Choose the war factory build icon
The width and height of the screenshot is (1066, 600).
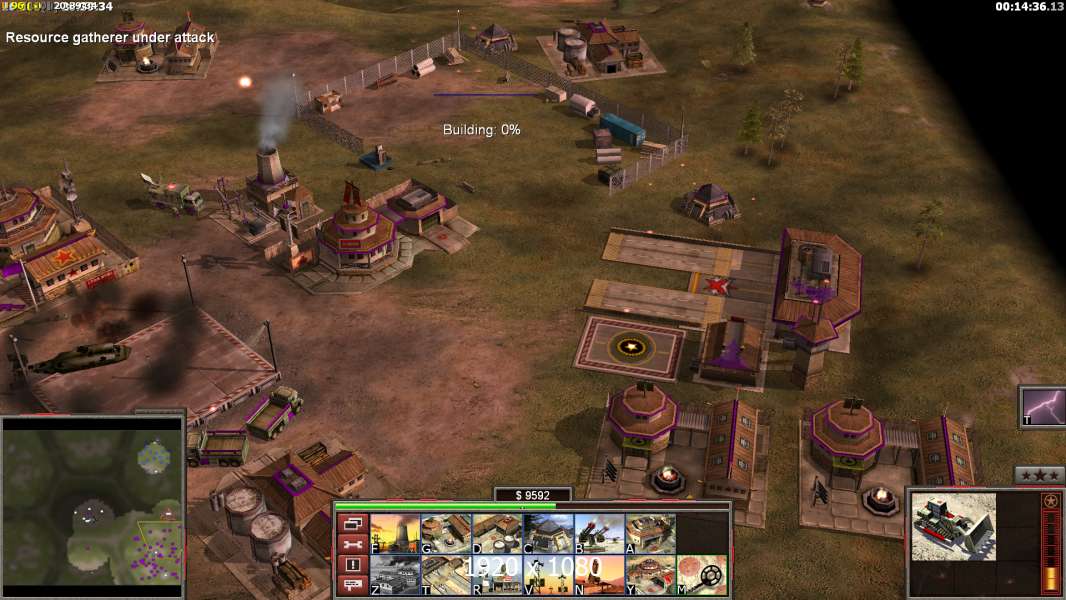[x=650, y=534]
